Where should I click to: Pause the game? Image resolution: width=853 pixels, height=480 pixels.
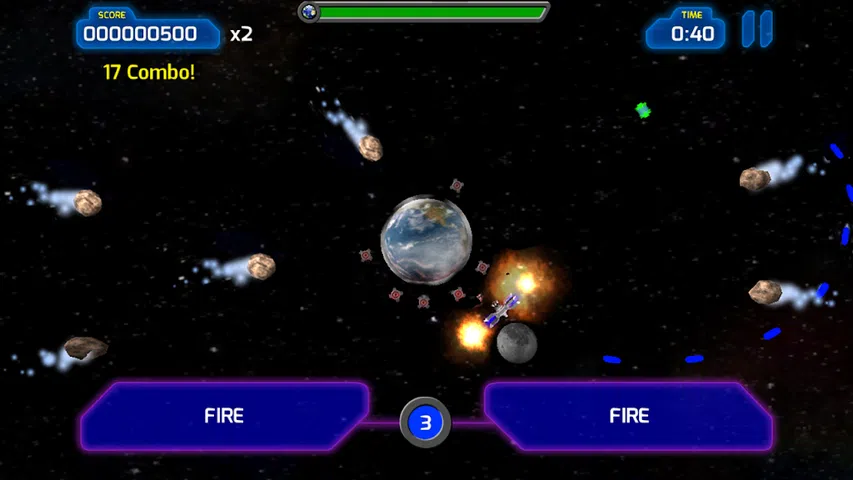click(x=757, y=29)
